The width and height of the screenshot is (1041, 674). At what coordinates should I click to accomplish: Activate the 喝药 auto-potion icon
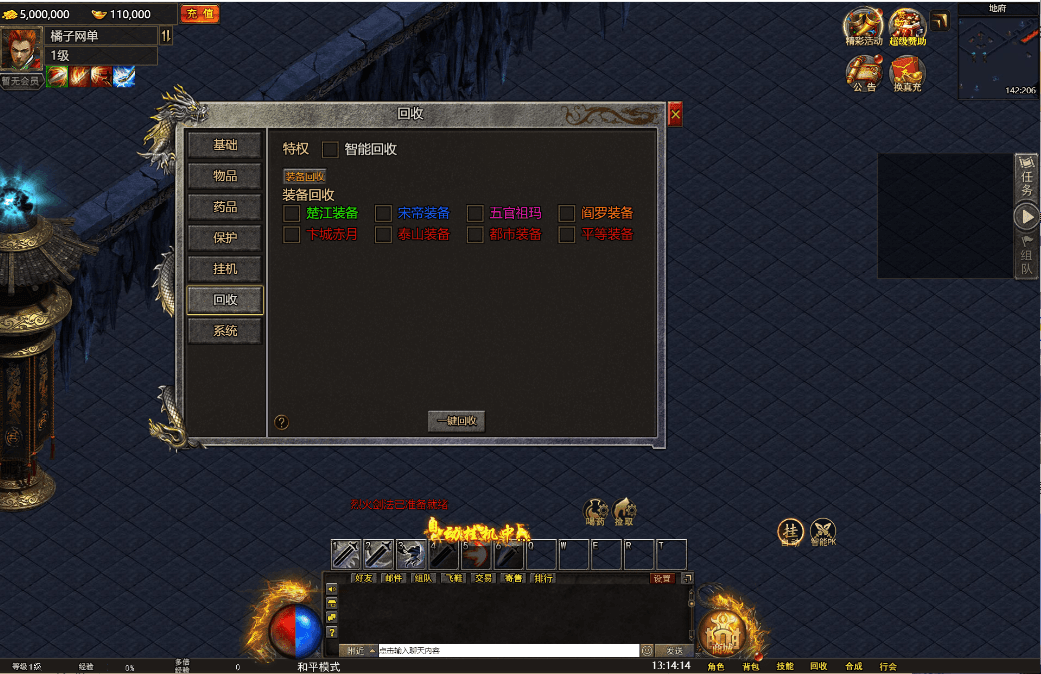596,509
